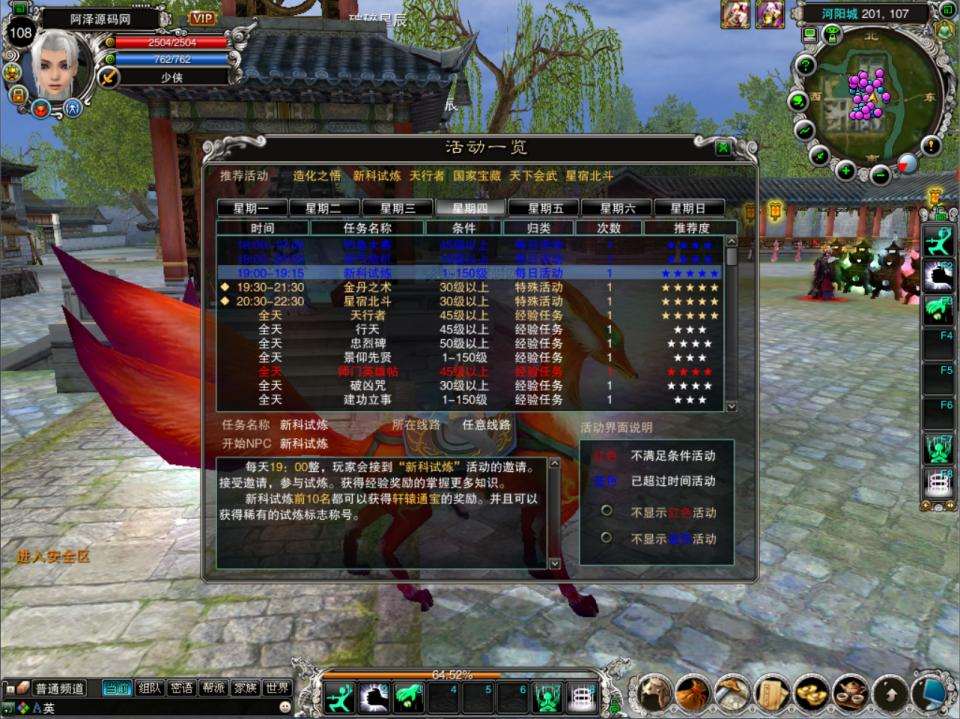
Task: Select the 星期六 day tab
Action: click(x=616, y=208)
